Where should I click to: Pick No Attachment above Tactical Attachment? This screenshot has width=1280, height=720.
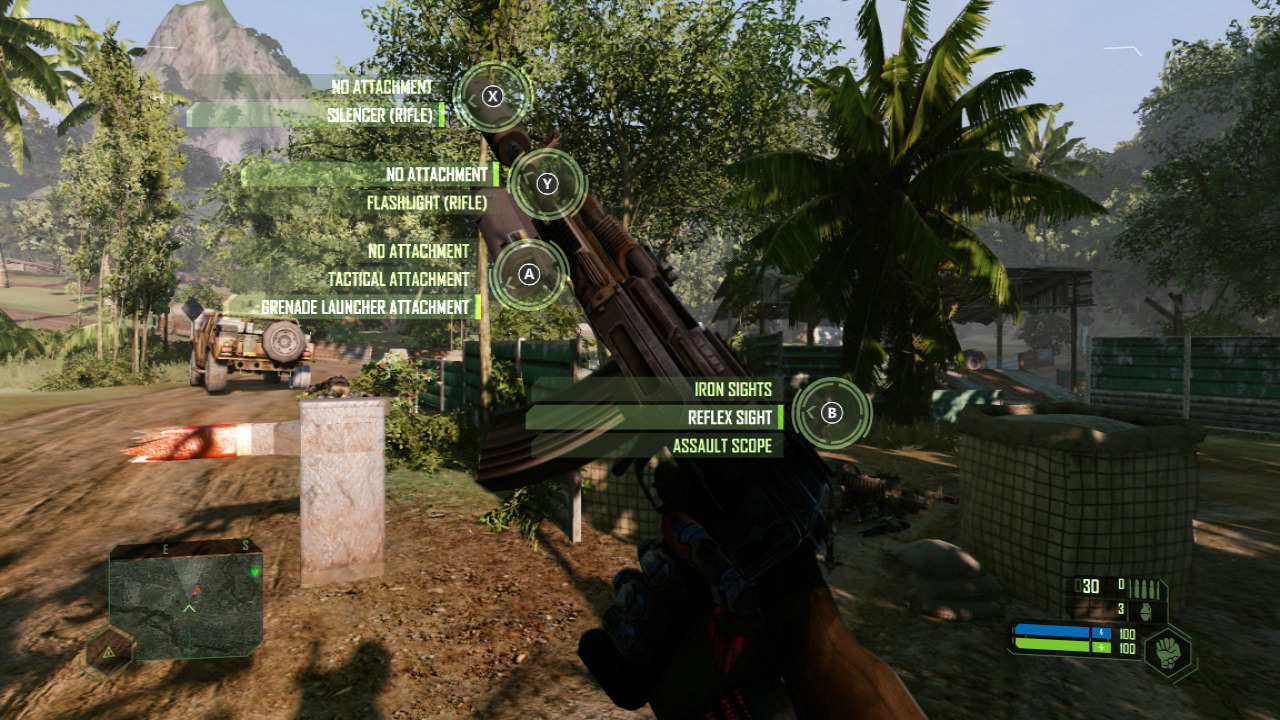pos(418,251)
